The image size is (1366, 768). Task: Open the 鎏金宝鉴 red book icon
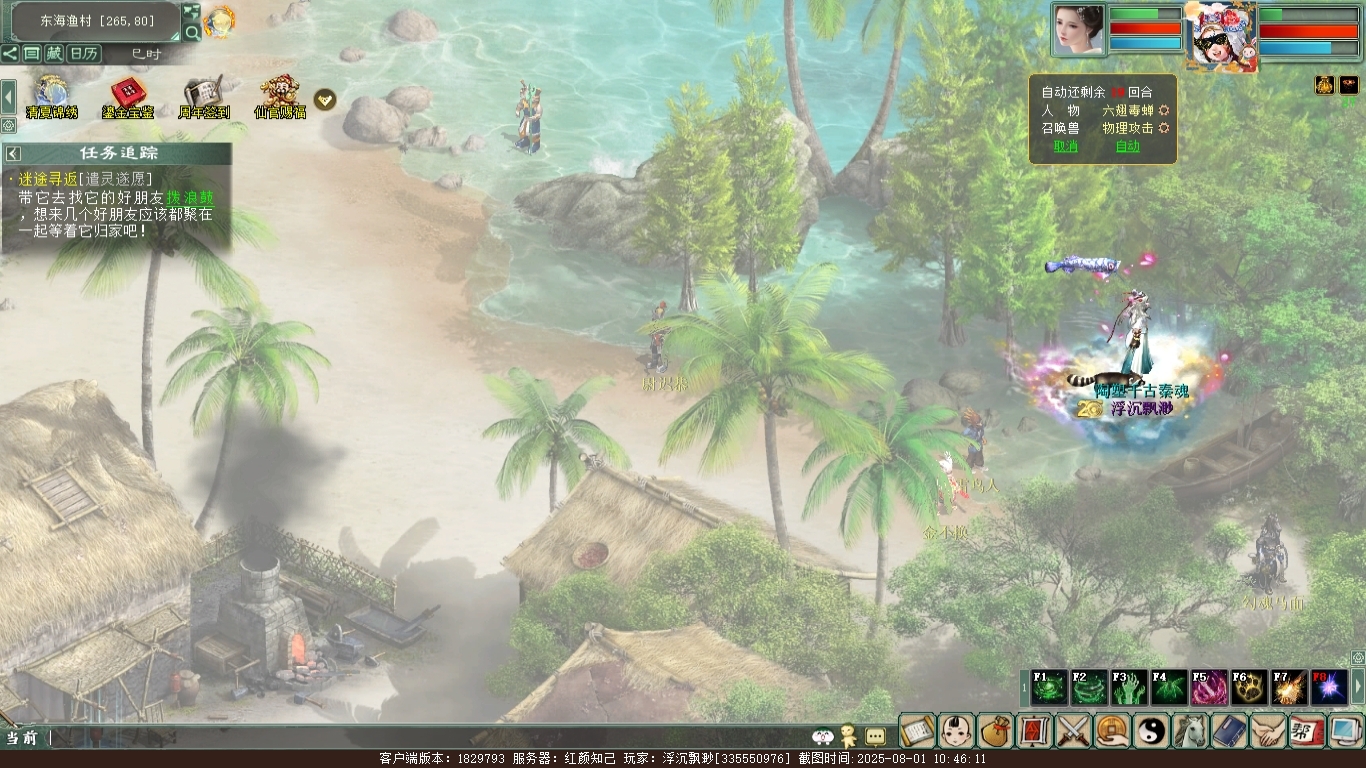[127, 97]
